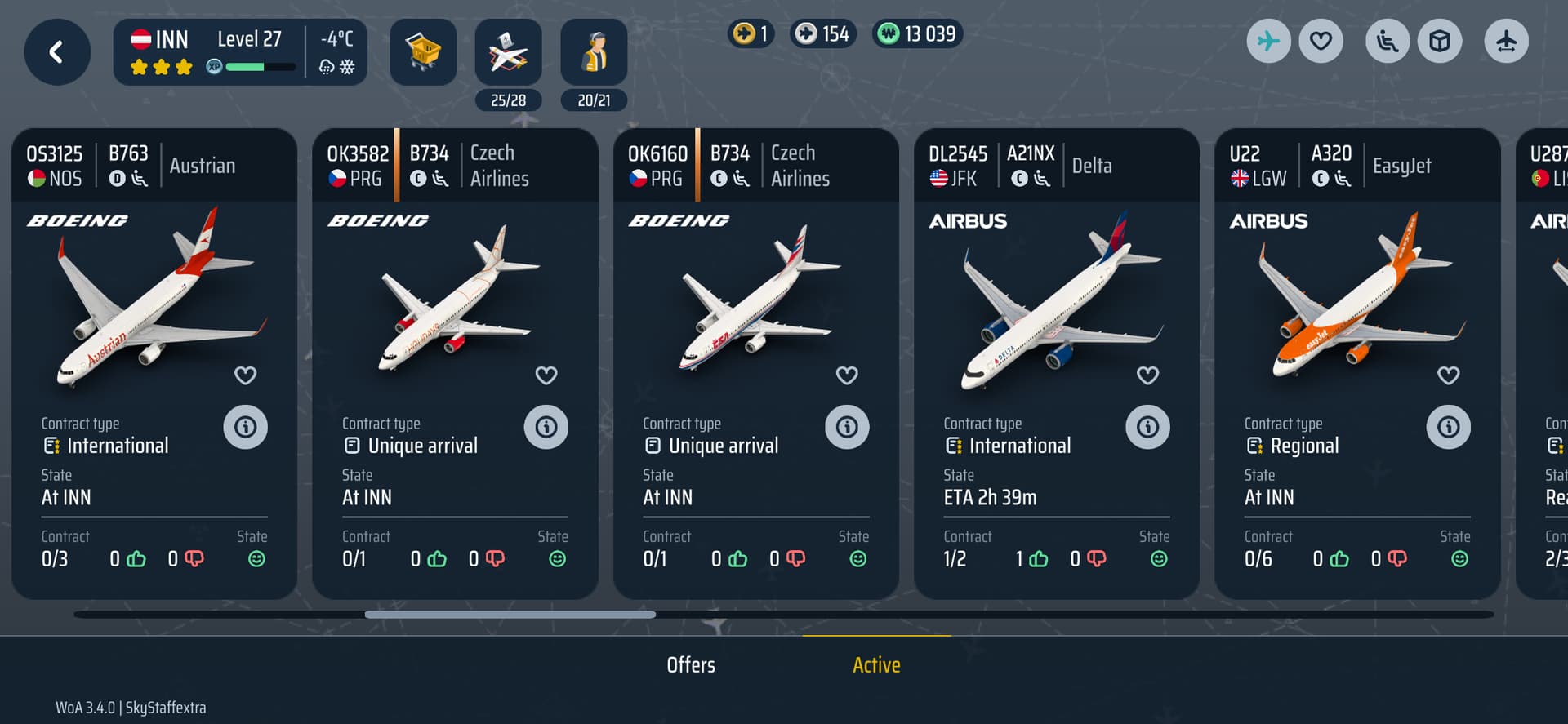The height and width of the screenshot is (724, 1568).
Task: Favorite the Delta DL2545 contract
Action: coord(1147,375)
